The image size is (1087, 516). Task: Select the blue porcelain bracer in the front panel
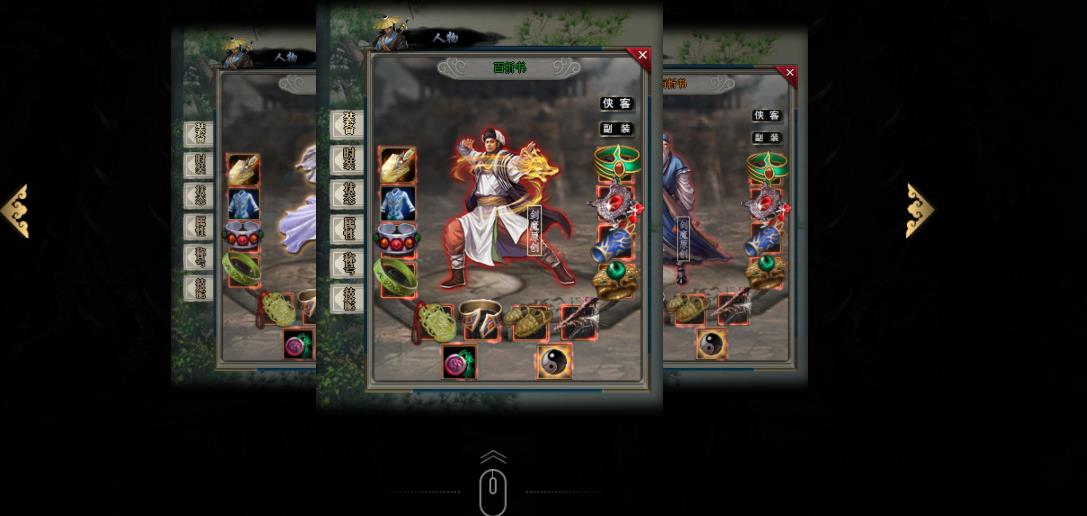pos(615,243)
